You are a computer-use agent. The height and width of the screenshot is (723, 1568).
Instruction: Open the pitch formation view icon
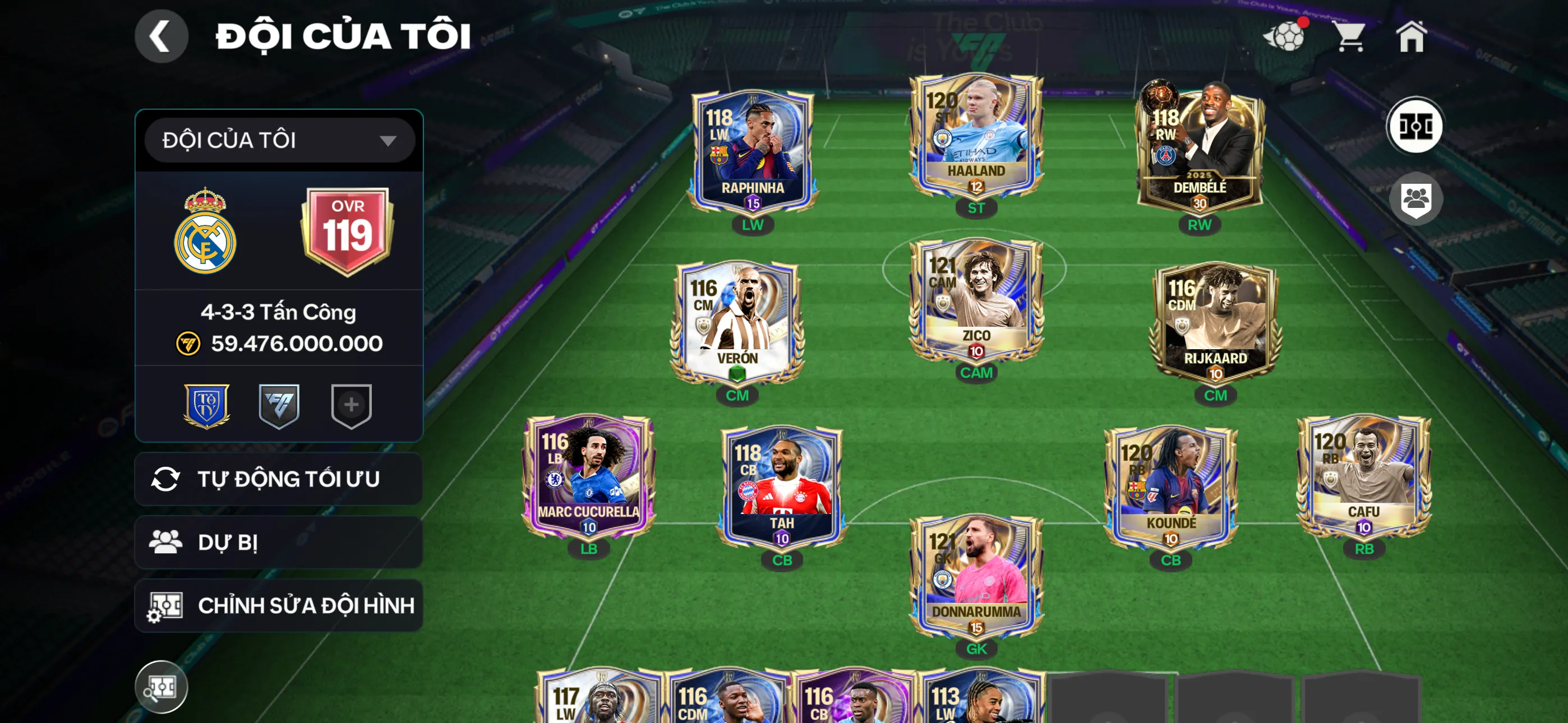pos(1414,127)
